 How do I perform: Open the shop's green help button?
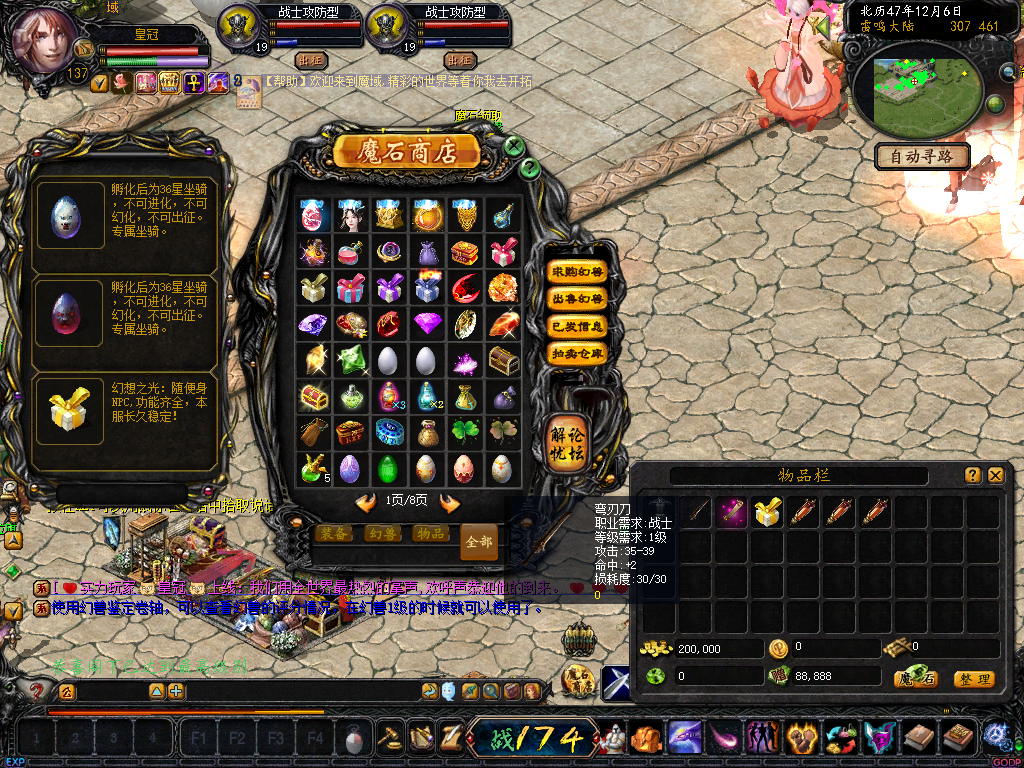530,167
